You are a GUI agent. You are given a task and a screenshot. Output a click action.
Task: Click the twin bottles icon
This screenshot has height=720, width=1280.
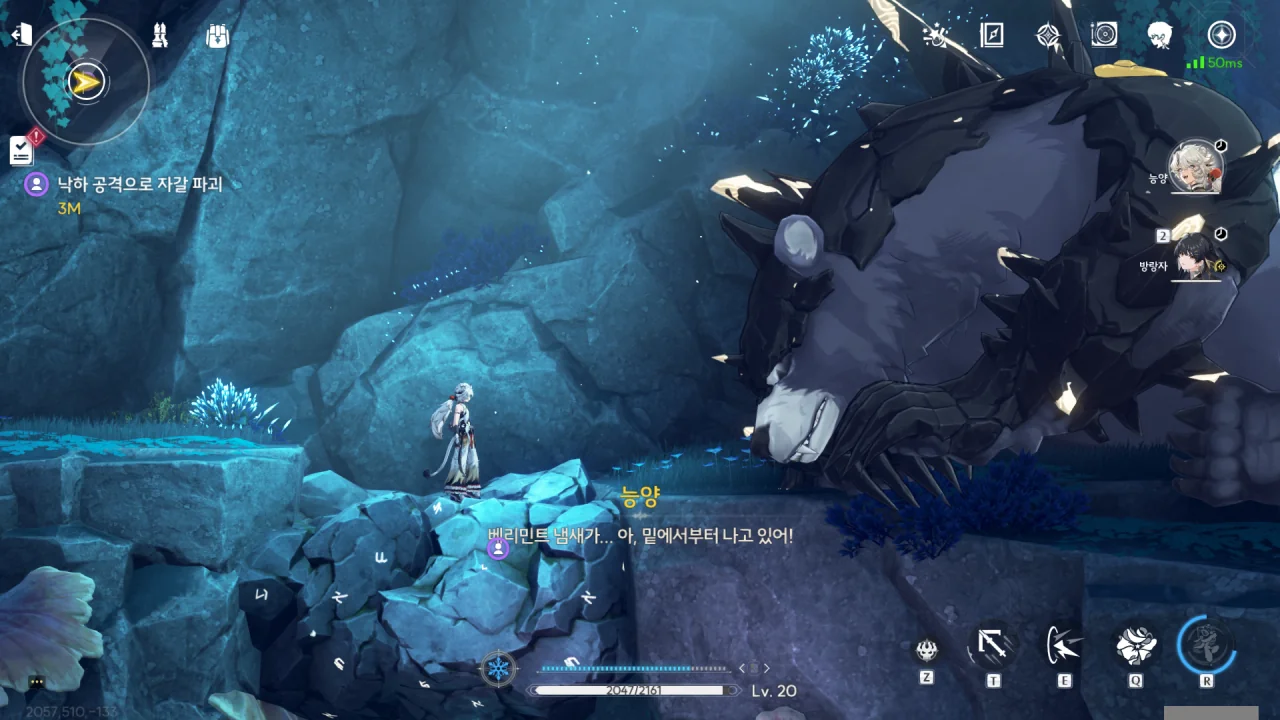click(159, 36)
